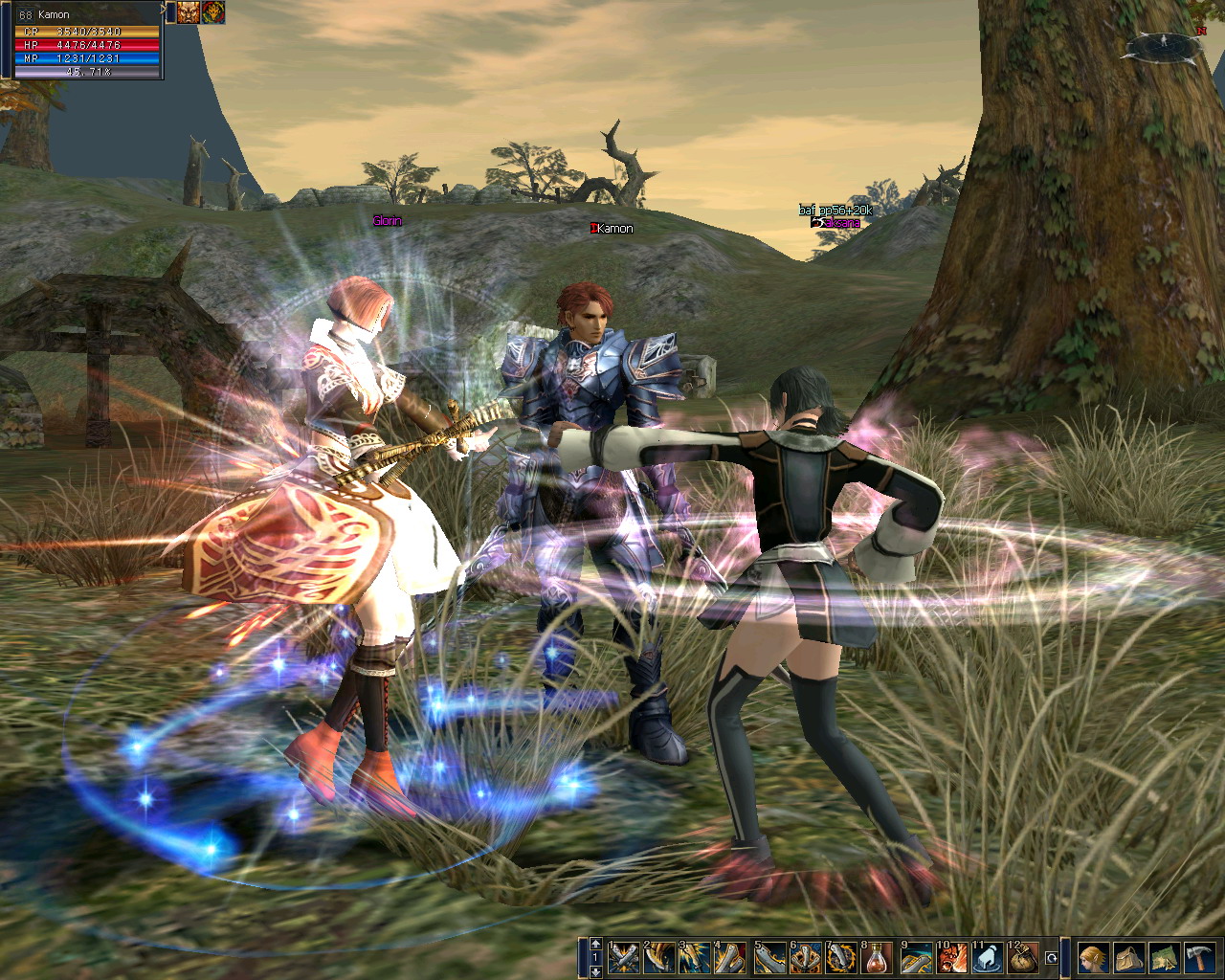Select the lion face buff icon

point(188,11)
